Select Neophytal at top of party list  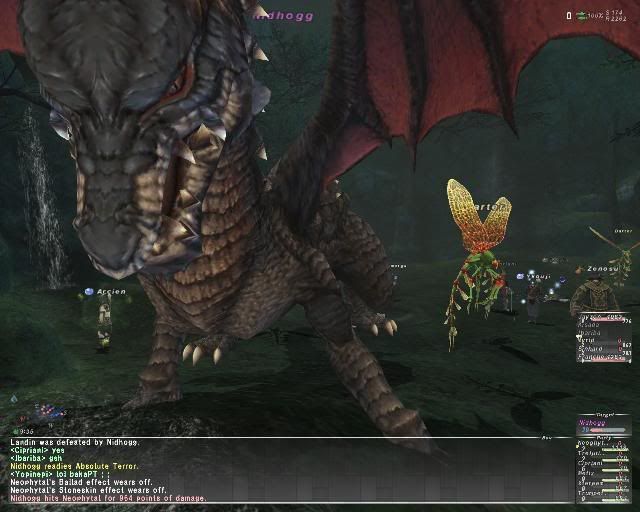click(x=596, y=445)
